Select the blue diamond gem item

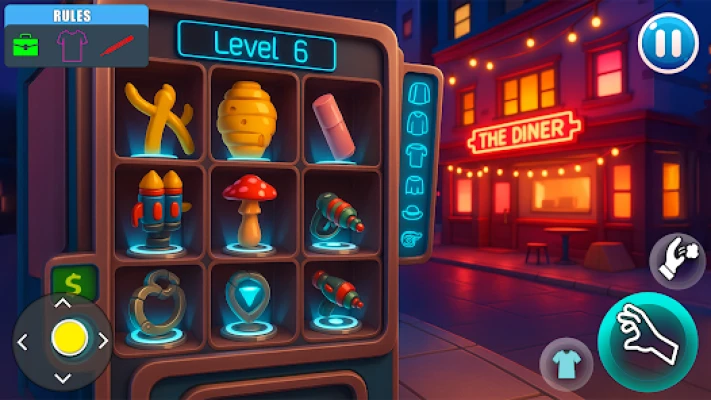[246, 297]
